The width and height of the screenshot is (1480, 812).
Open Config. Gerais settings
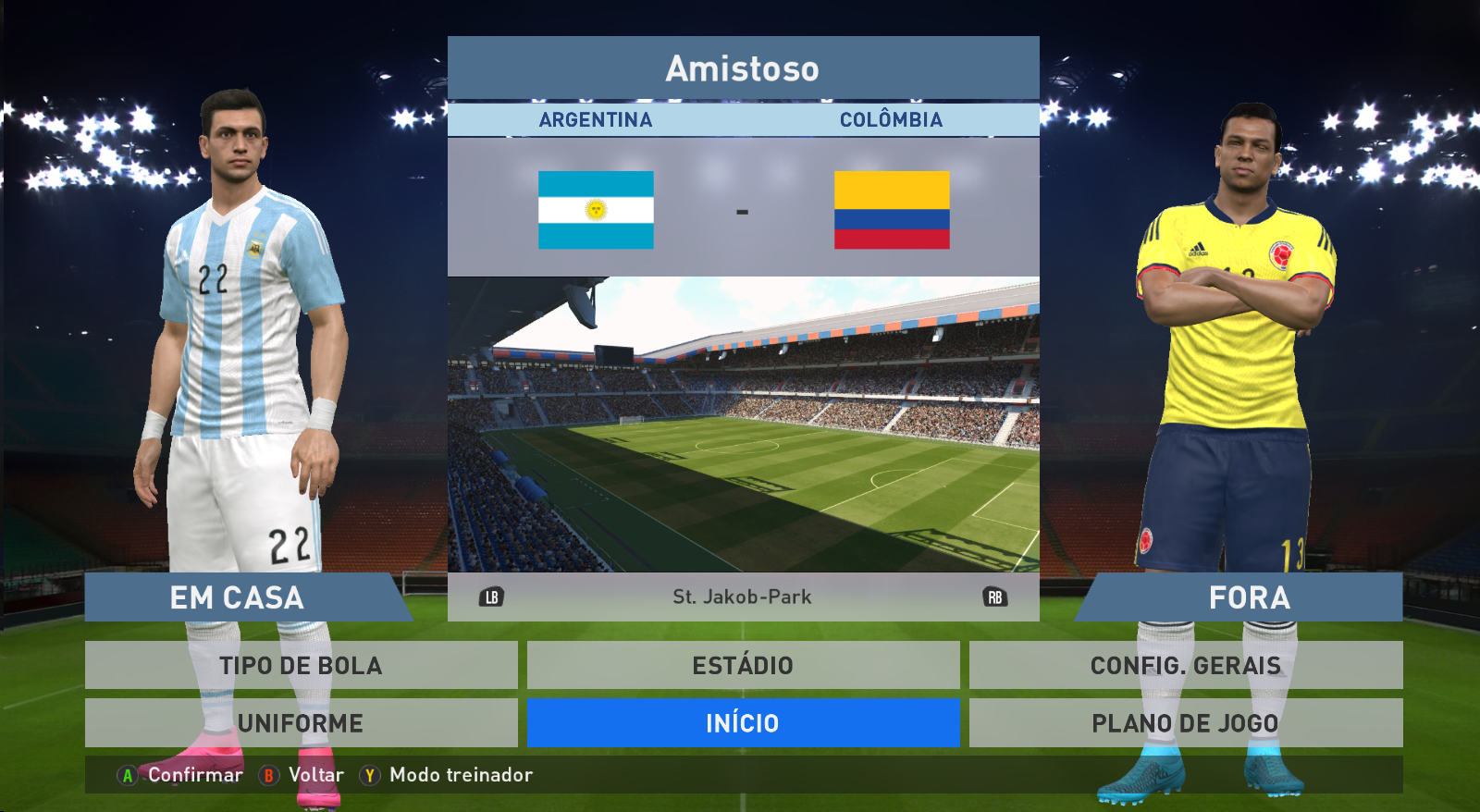pyautogui.click(x=1185, y=665)
